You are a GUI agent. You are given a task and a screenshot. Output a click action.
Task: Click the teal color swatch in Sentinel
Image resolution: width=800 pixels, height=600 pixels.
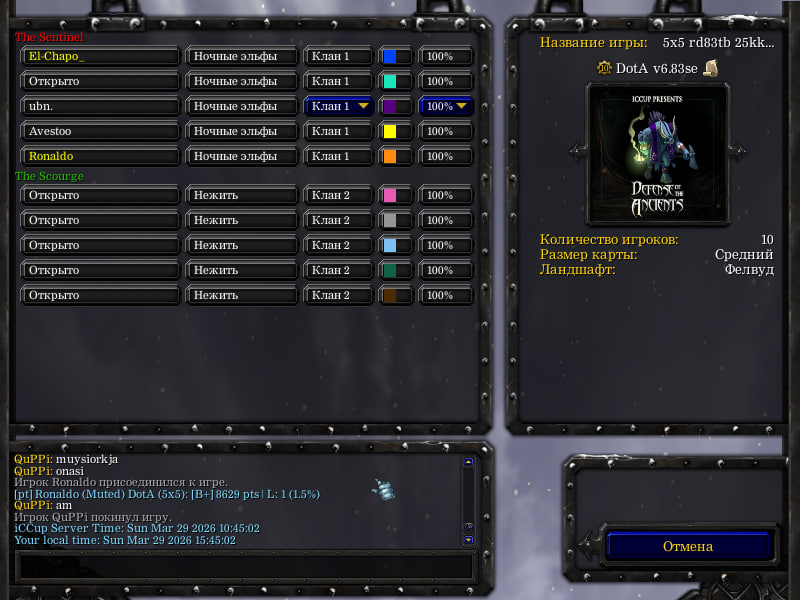tap(390, 82)
